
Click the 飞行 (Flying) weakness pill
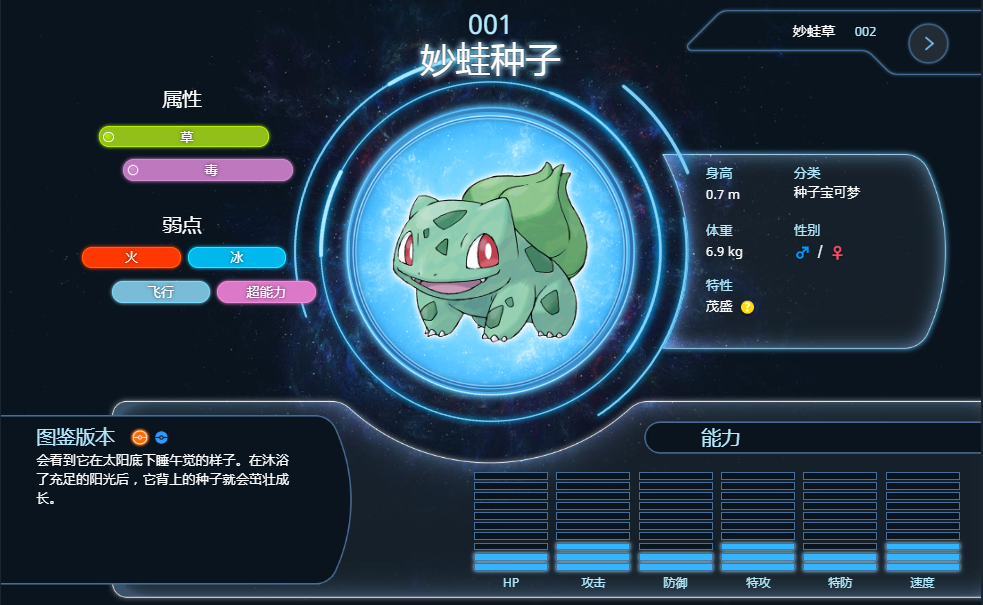(x=161, y=292)
